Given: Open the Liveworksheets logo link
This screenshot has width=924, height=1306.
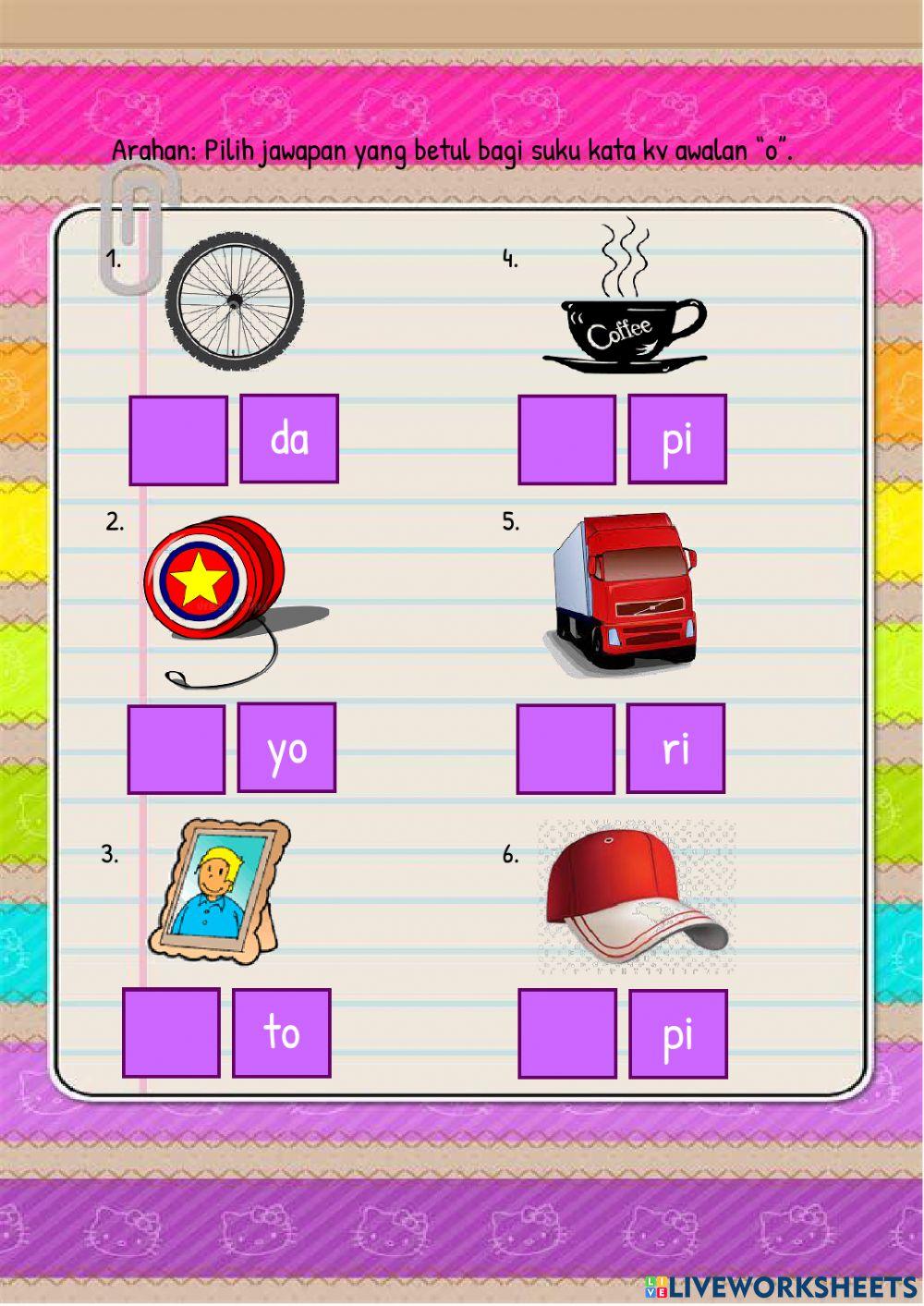Looking at the screenshot, I should pyautogui.click(x=781, y=1287).
